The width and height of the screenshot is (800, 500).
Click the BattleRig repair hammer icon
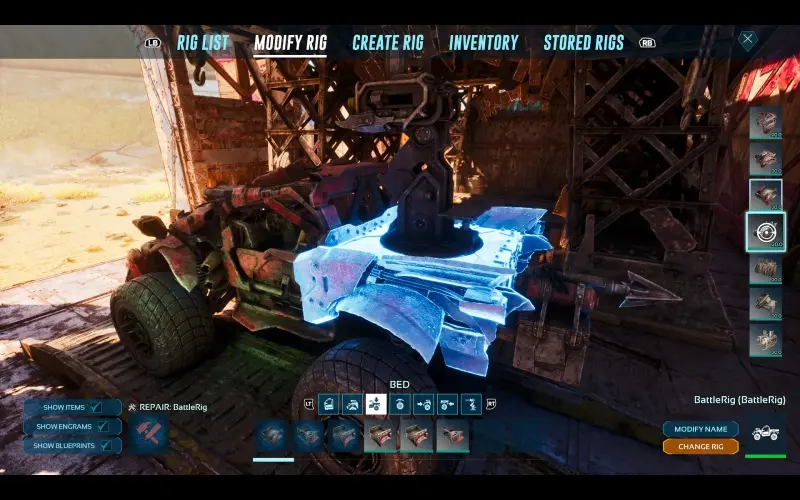[148, 434]
